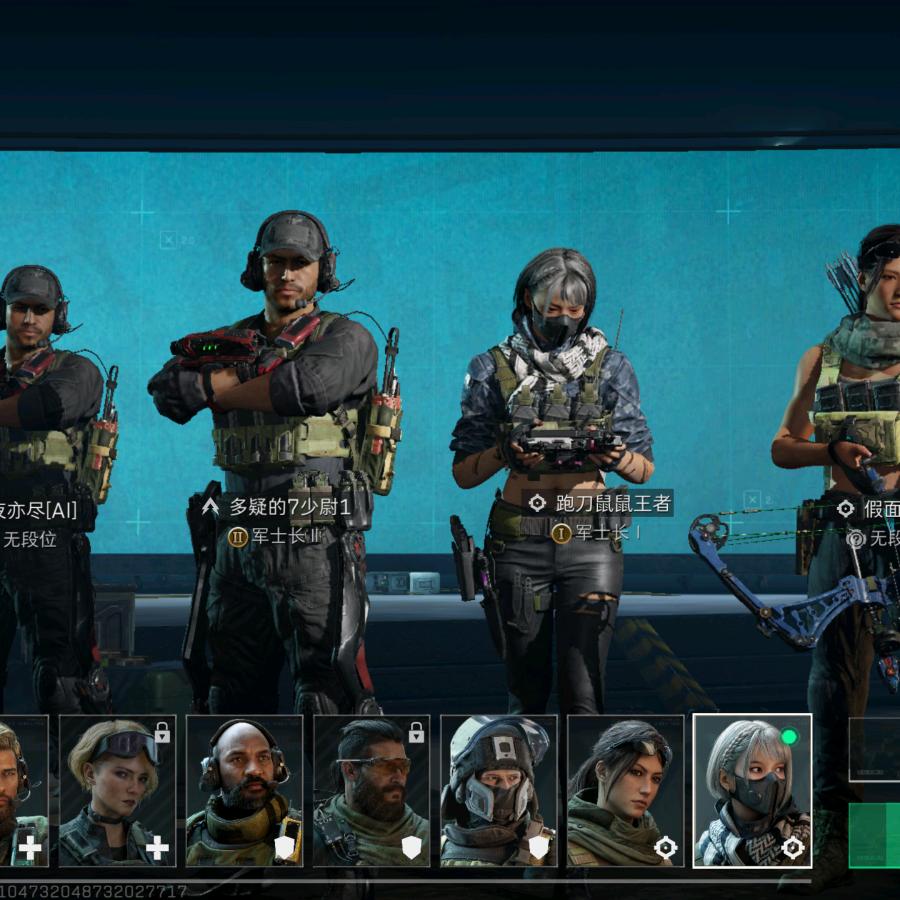This screenshot has height=900, width=900.
Task: Select the locked blonde operator with goggles
Action: pyautogui.click(x=117, y=790)
